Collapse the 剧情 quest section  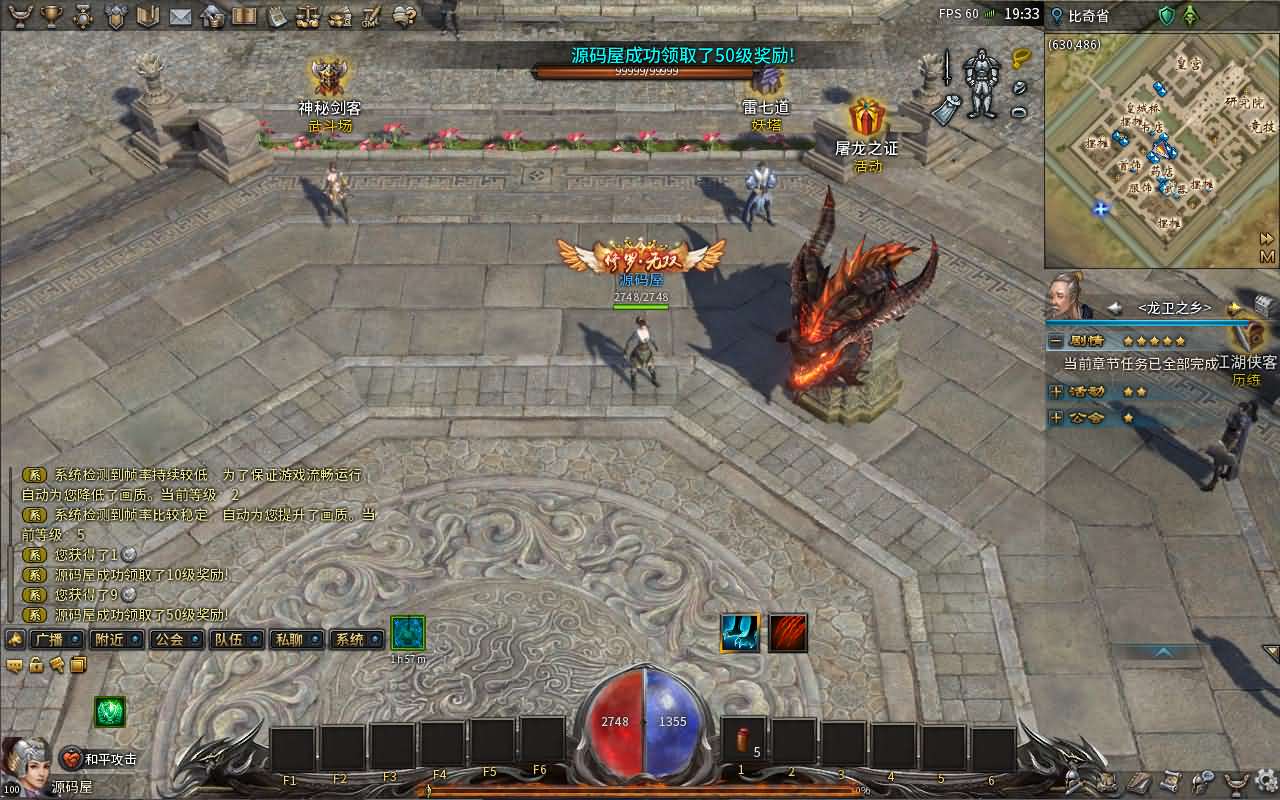click(1056, 341)
